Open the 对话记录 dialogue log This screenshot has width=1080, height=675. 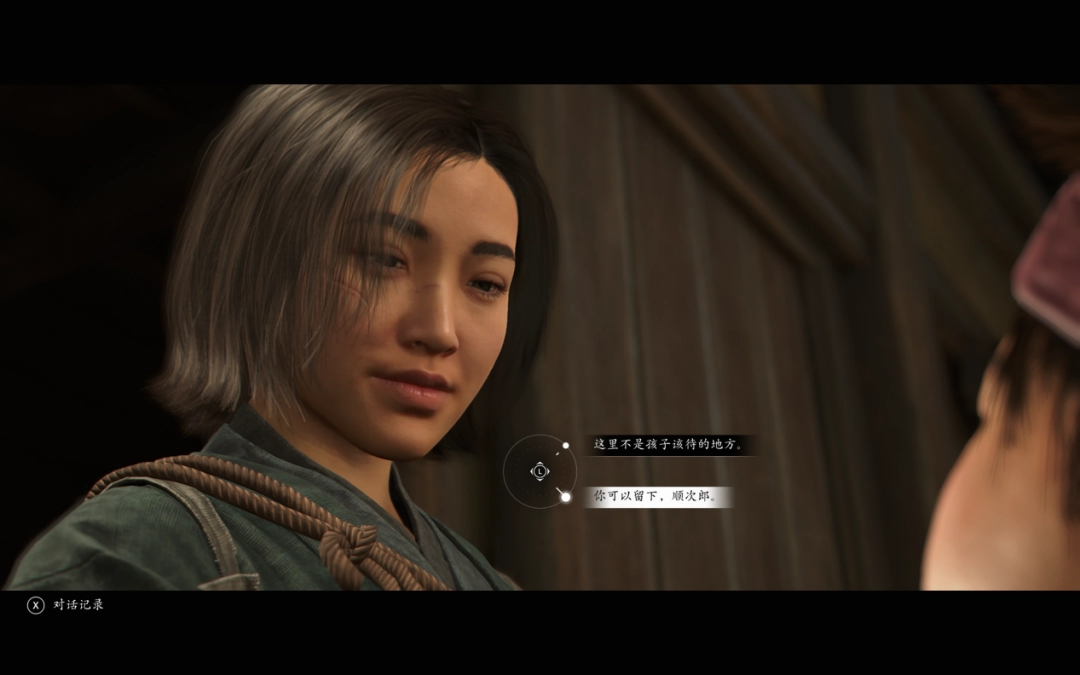[66, 605]
